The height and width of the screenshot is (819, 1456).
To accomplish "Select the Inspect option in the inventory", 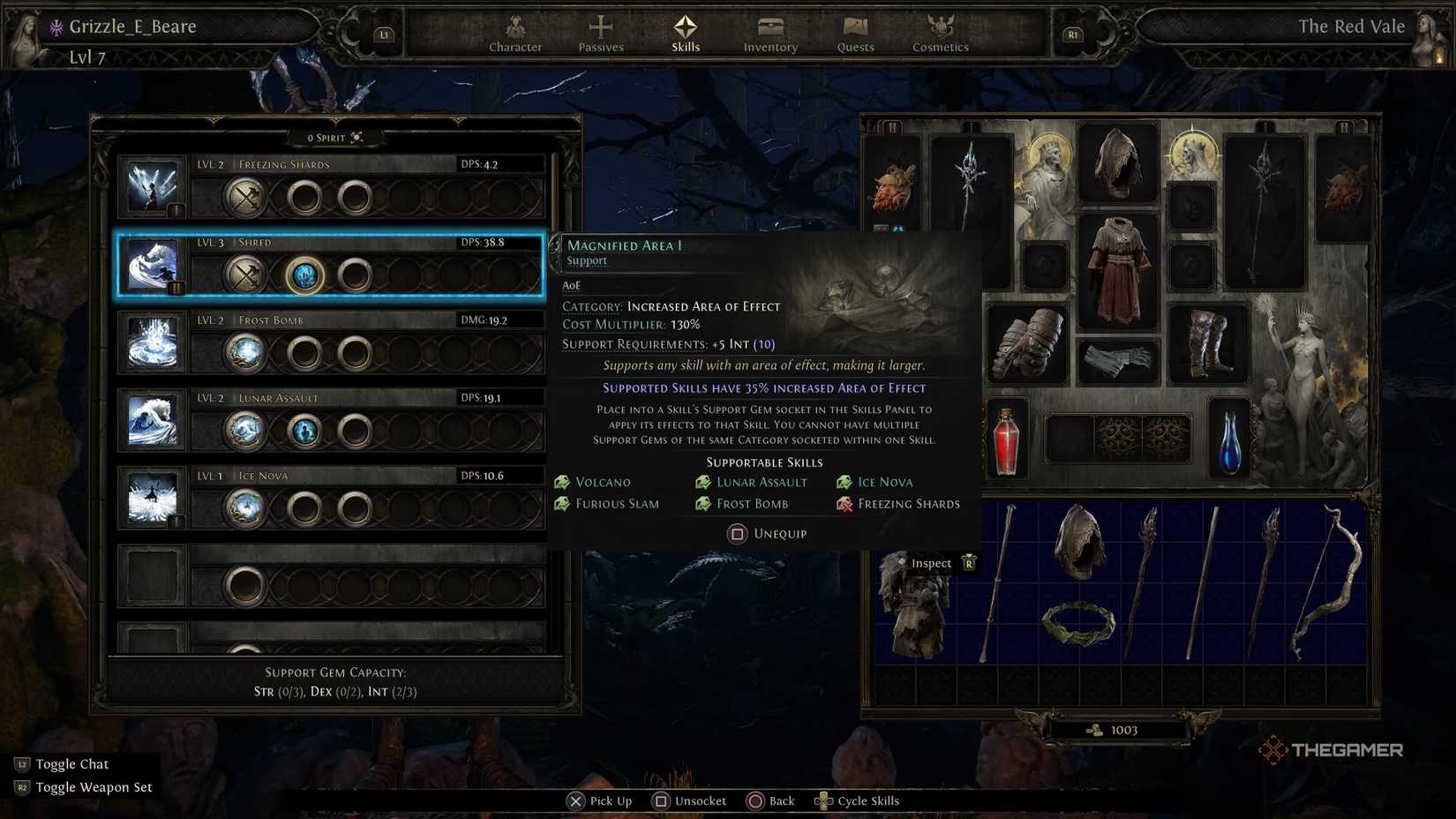I will tap(932, 563).
